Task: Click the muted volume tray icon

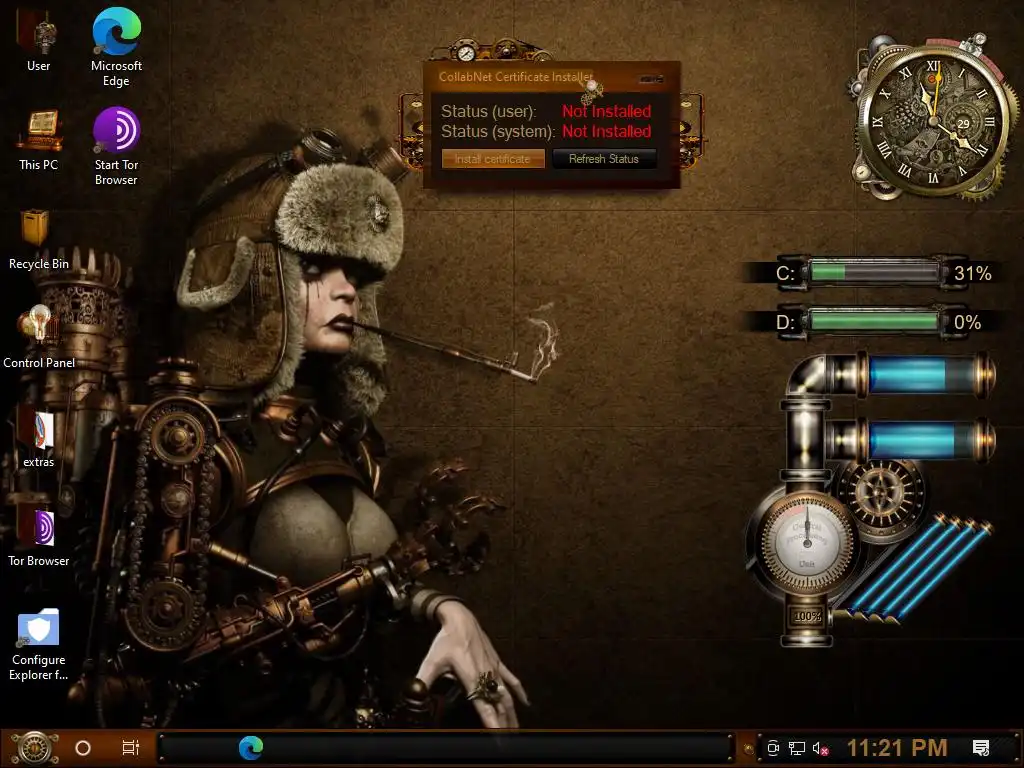Action: (x=821, y=748)
